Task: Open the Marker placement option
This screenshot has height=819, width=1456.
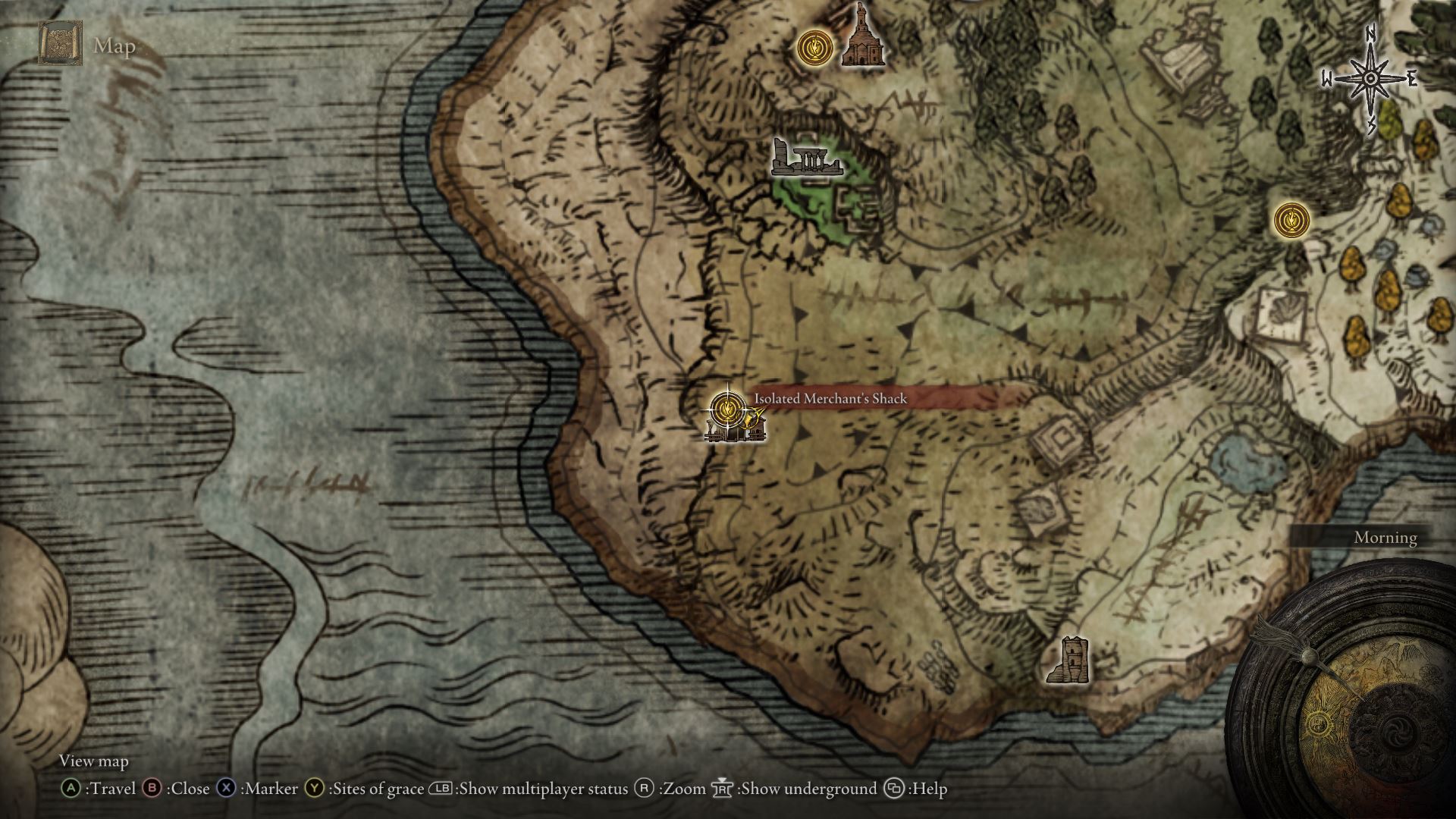Action: point(224,789)
